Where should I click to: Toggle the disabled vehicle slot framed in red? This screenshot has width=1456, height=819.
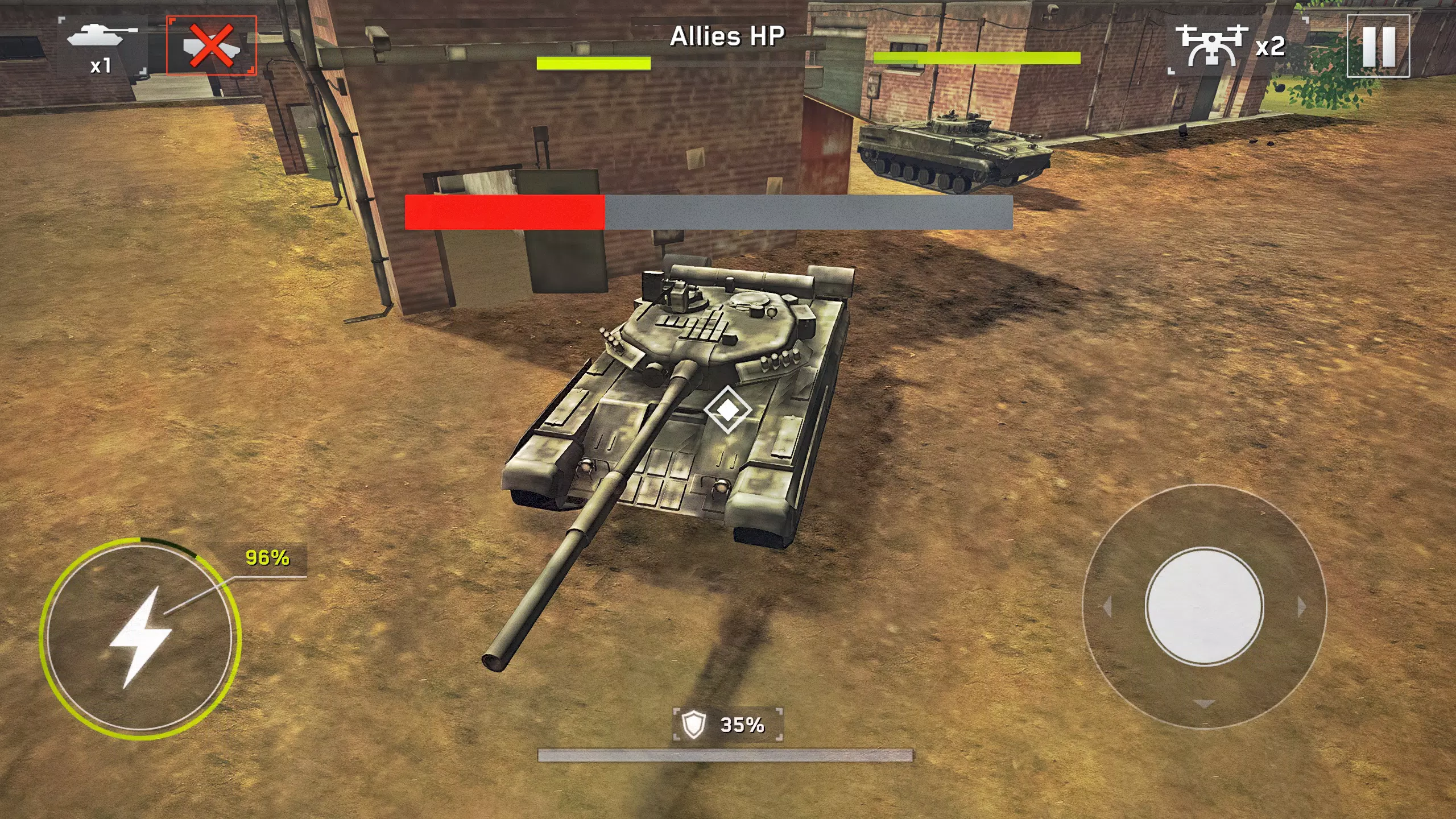coord(210,45)
